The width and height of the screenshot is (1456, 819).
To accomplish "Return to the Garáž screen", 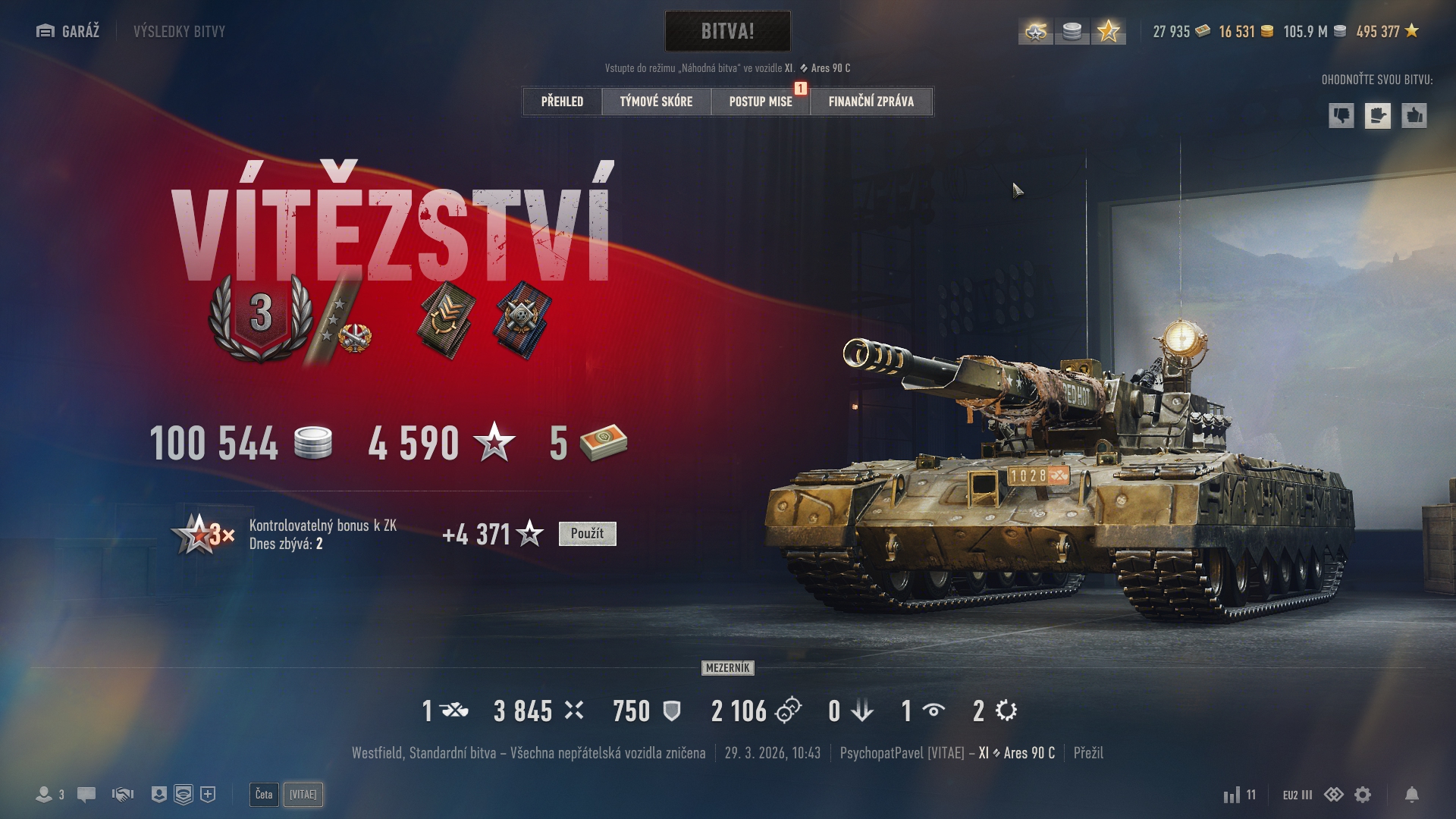I will tap(68, 31).
